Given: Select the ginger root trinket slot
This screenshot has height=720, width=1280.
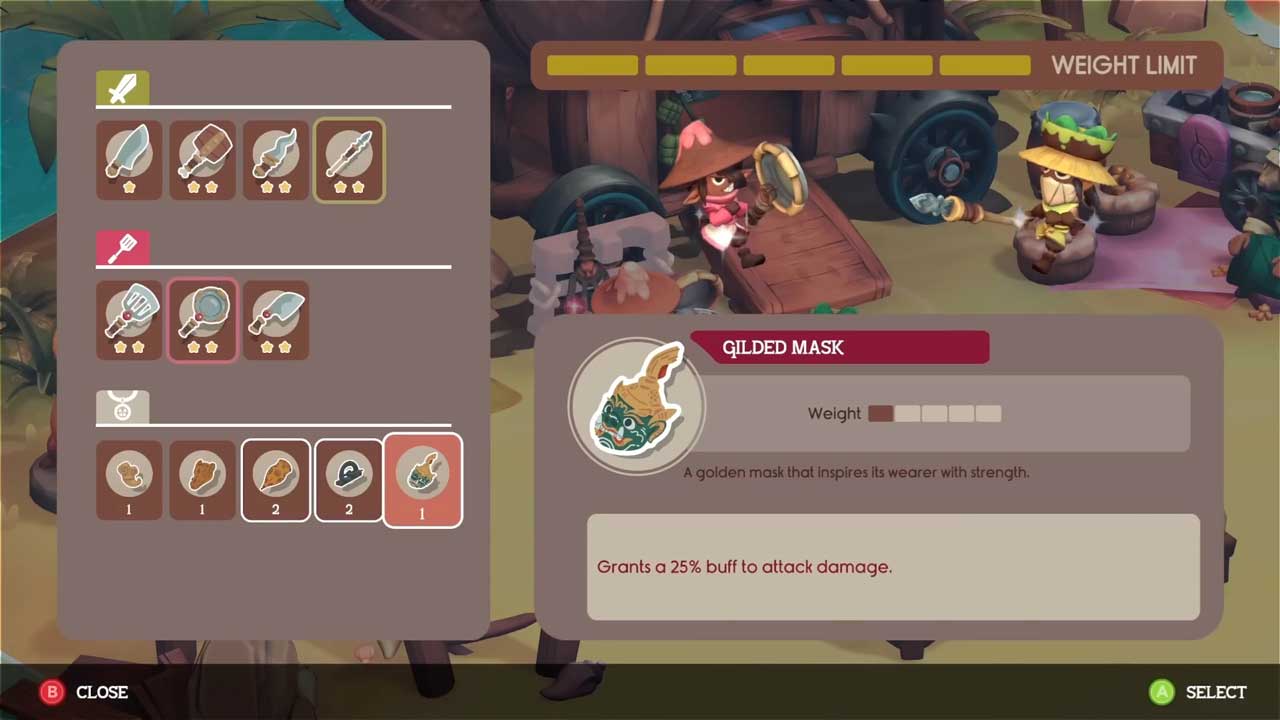Looking at the screenshot, I should pos(129,480).
